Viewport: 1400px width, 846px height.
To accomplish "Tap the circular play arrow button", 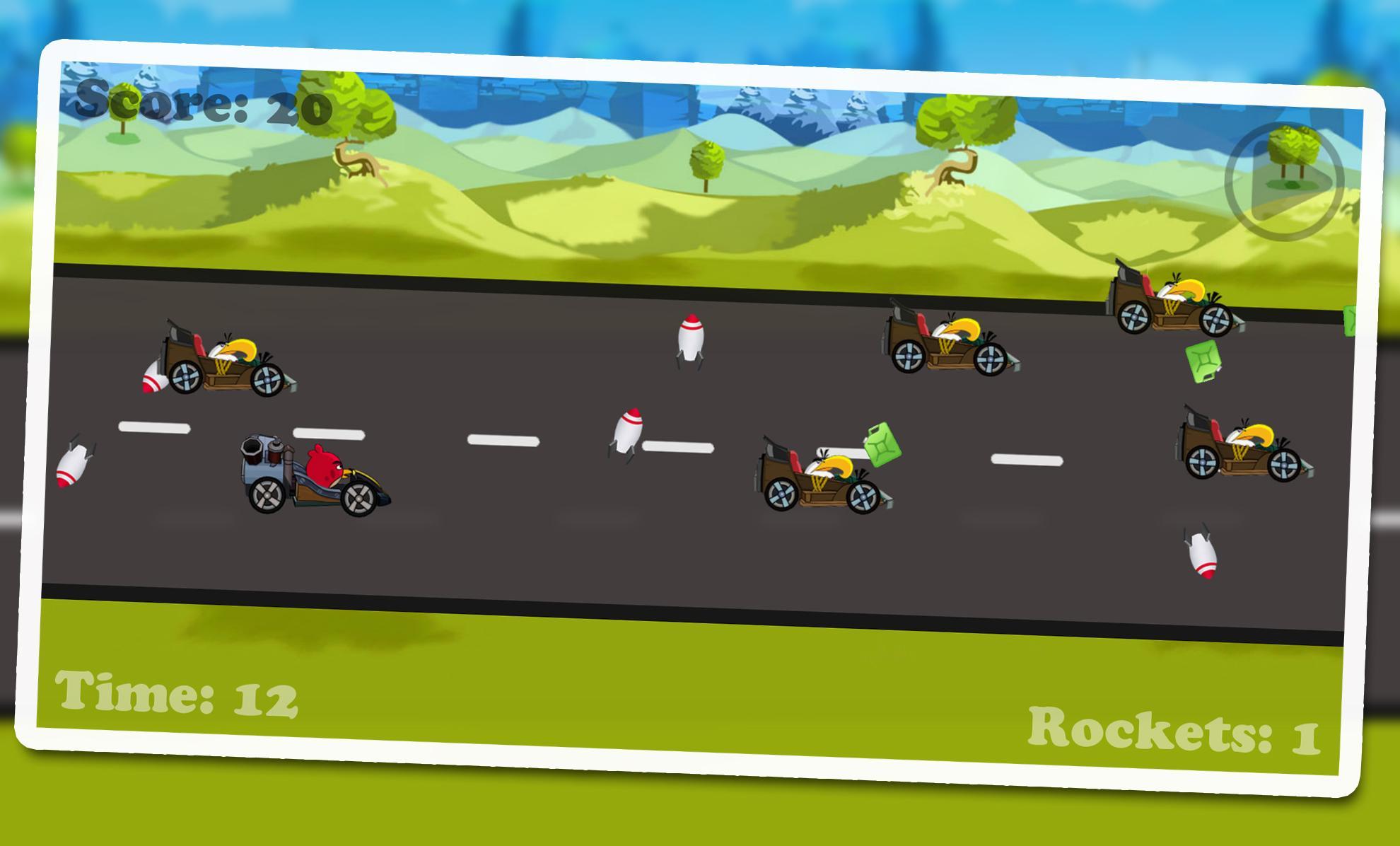I will pos(1283,182).
